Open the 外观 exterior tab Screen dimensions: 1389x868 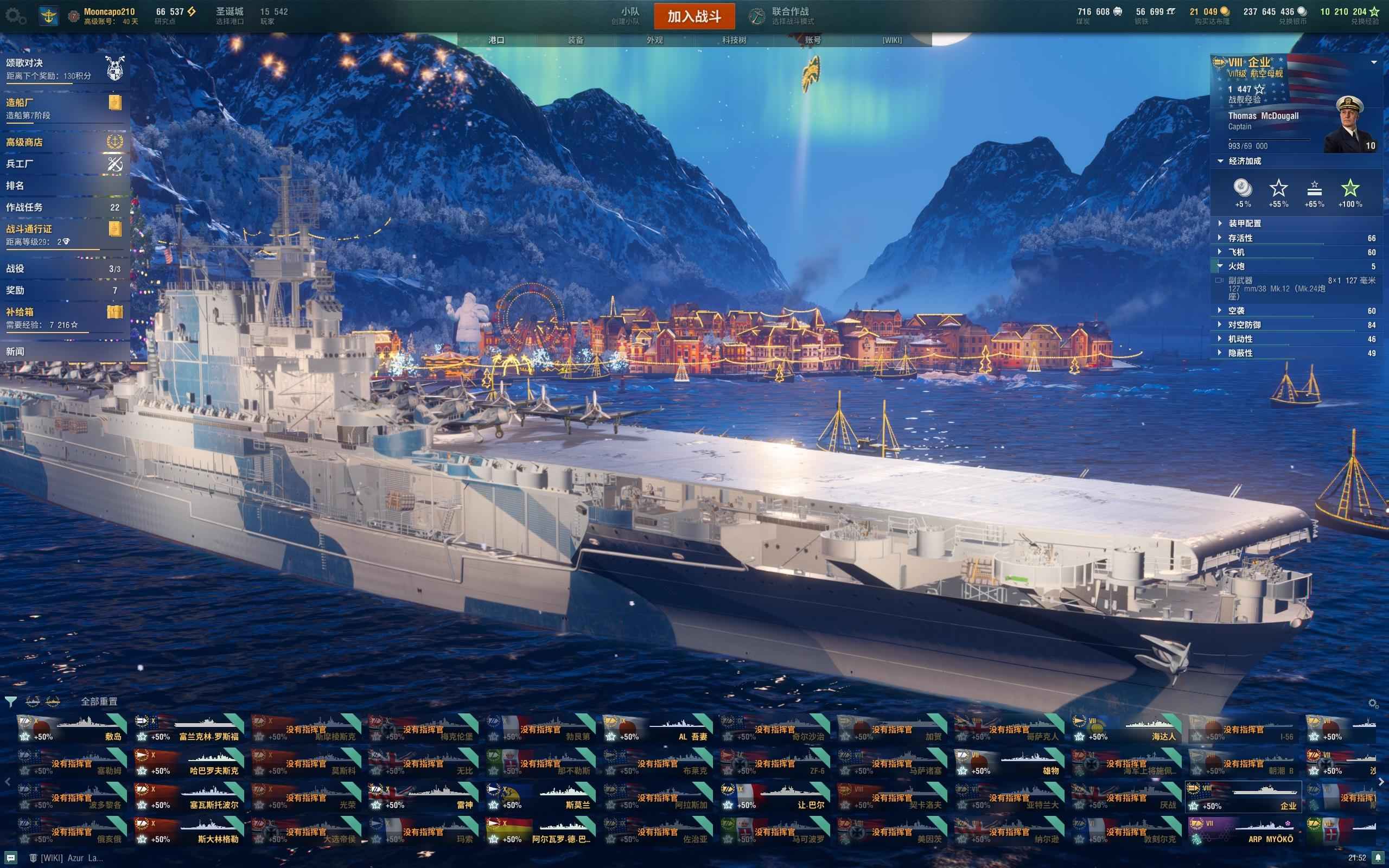pyautogui.click(x=654, y=40)
